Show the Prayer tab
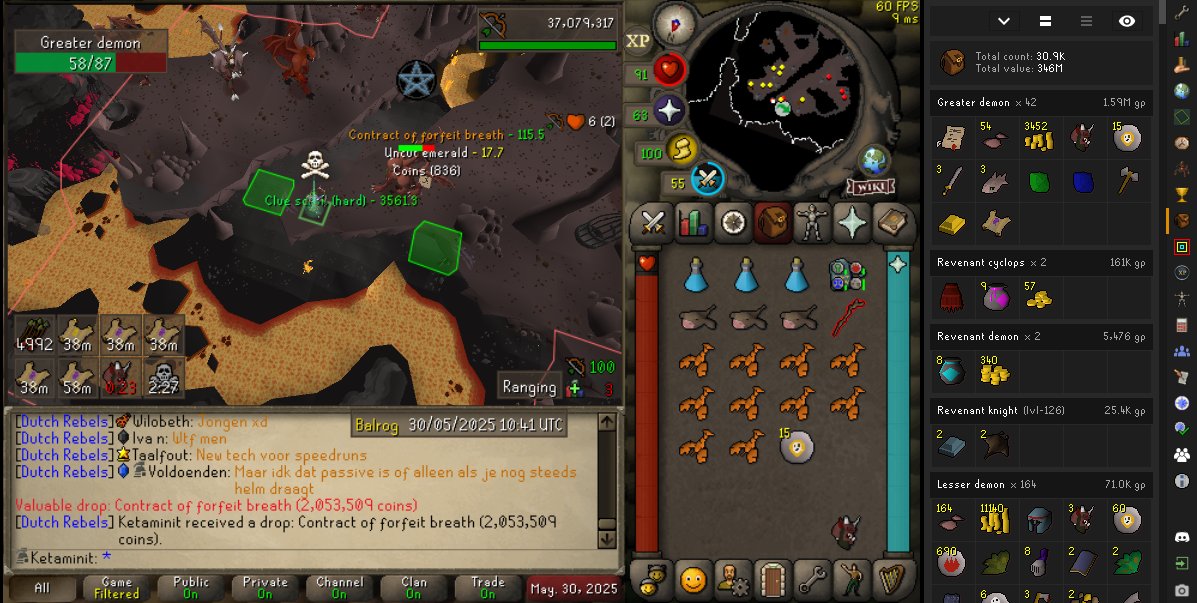 point(851,222)
